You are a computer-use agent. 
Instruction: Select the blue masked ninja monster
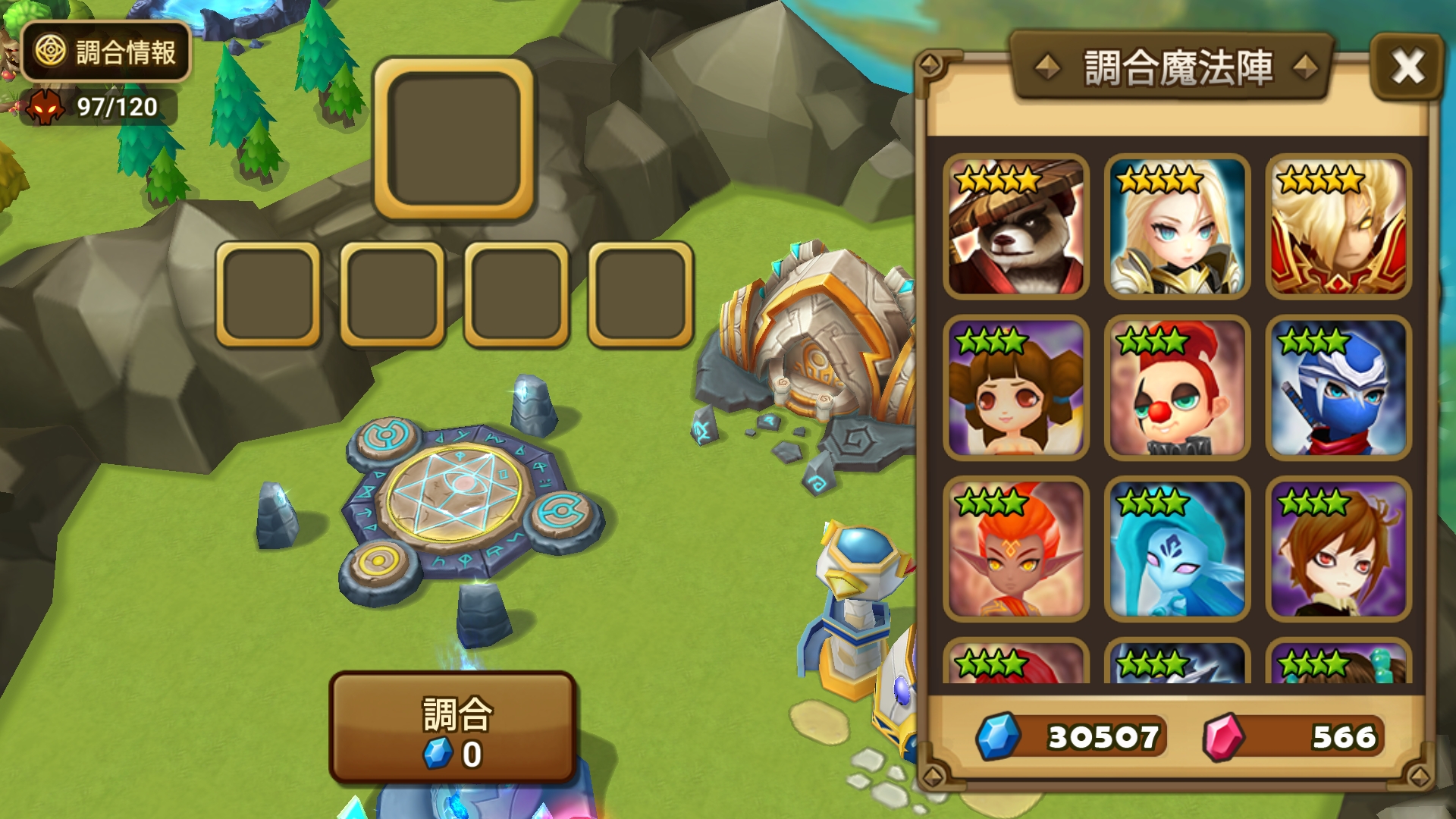[1339, 388]
